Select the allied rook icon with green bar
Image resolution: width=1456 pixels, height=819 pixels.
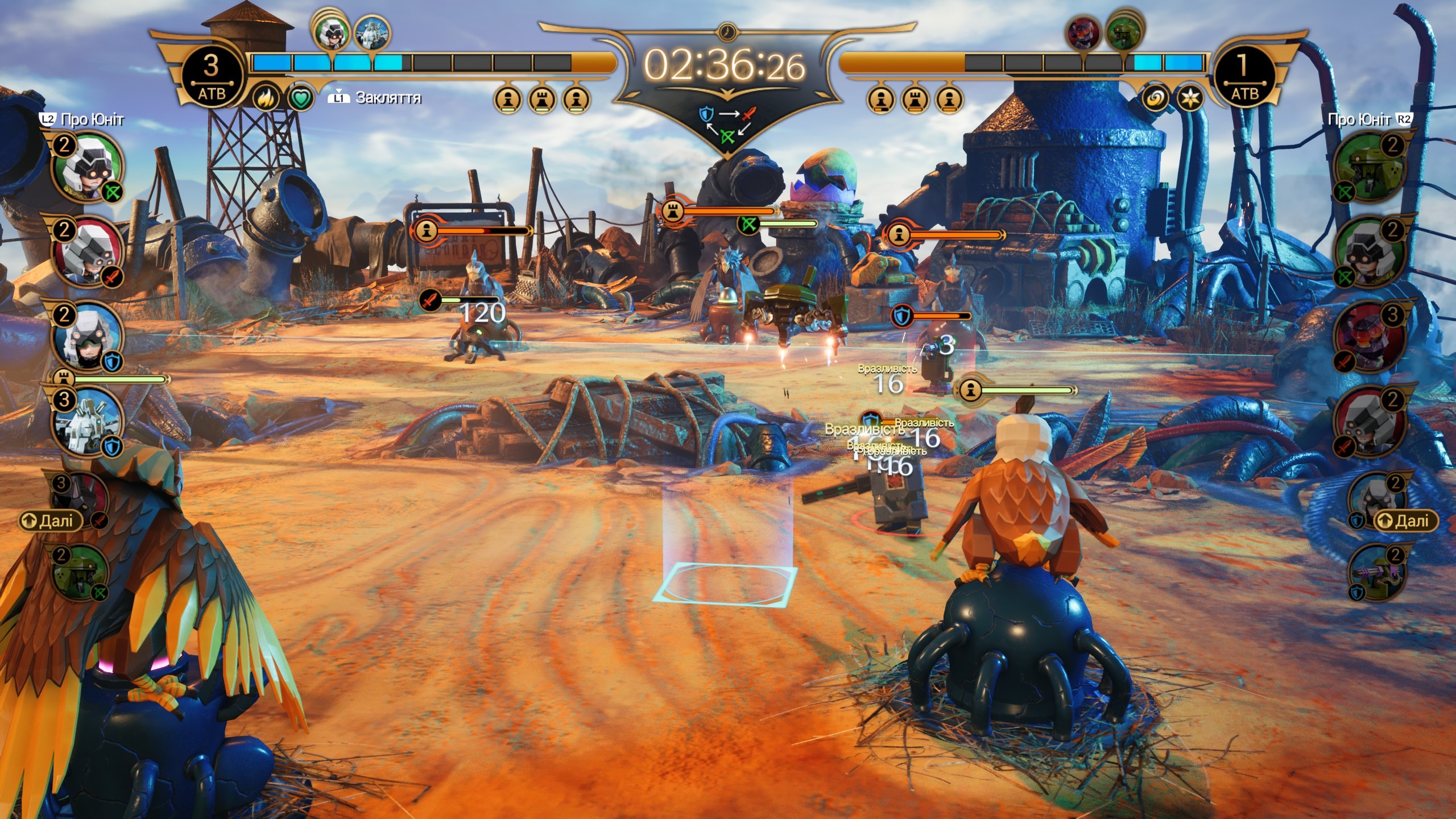pos(64,378)
